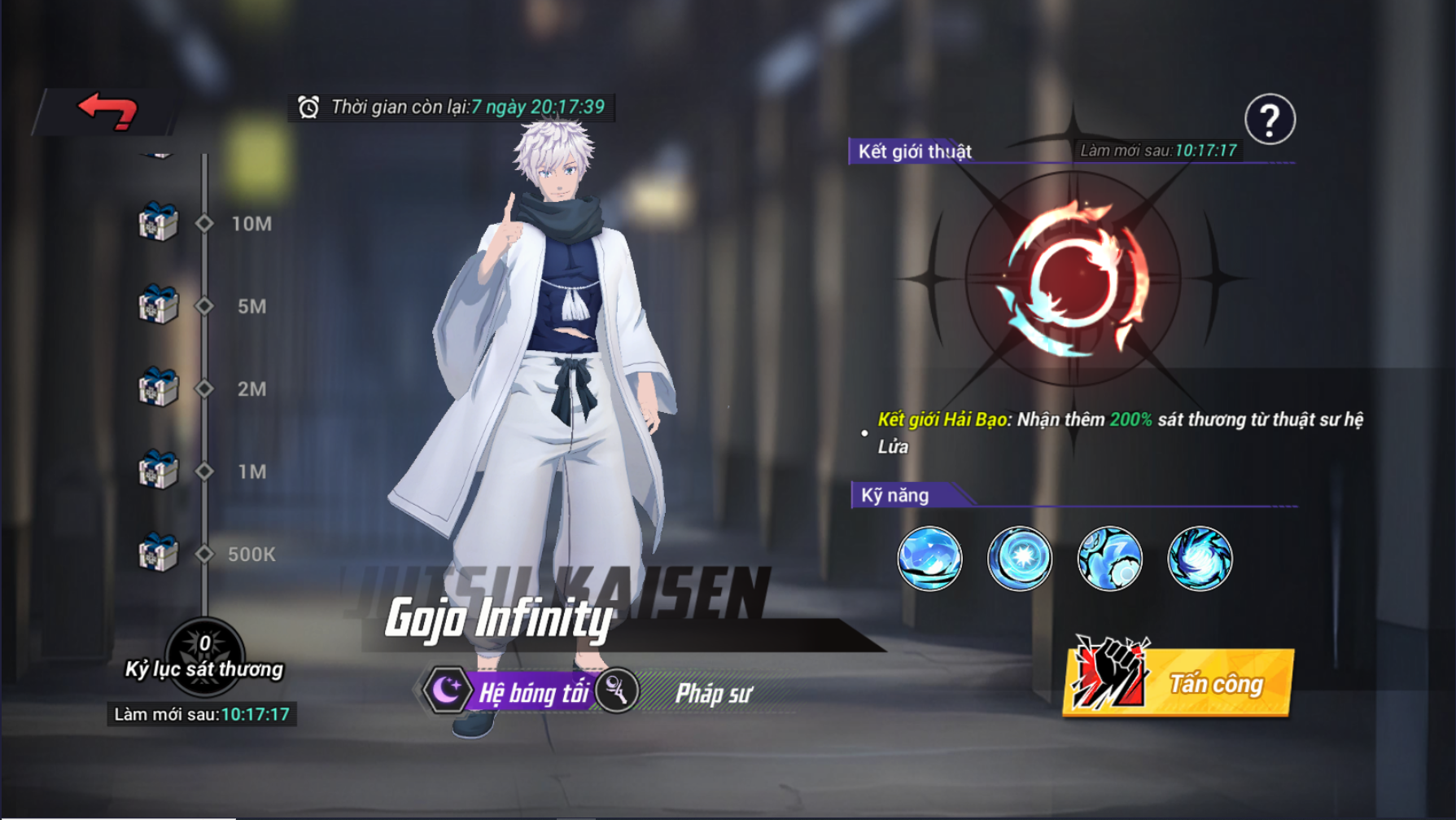Open the question mark help button
The height and width of the screenshot is (820, 1456).
pyautogui.click(x=1269, y=120)
